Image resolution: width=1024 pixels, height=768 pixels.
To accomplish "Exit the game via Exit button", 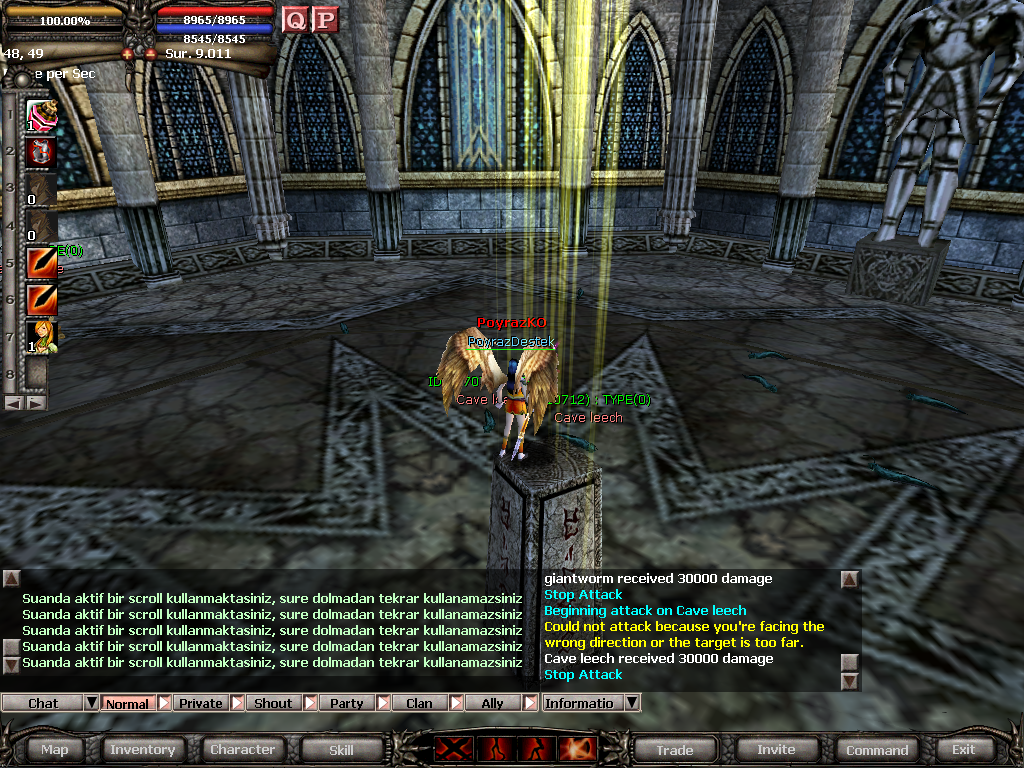I will (963, 749).
